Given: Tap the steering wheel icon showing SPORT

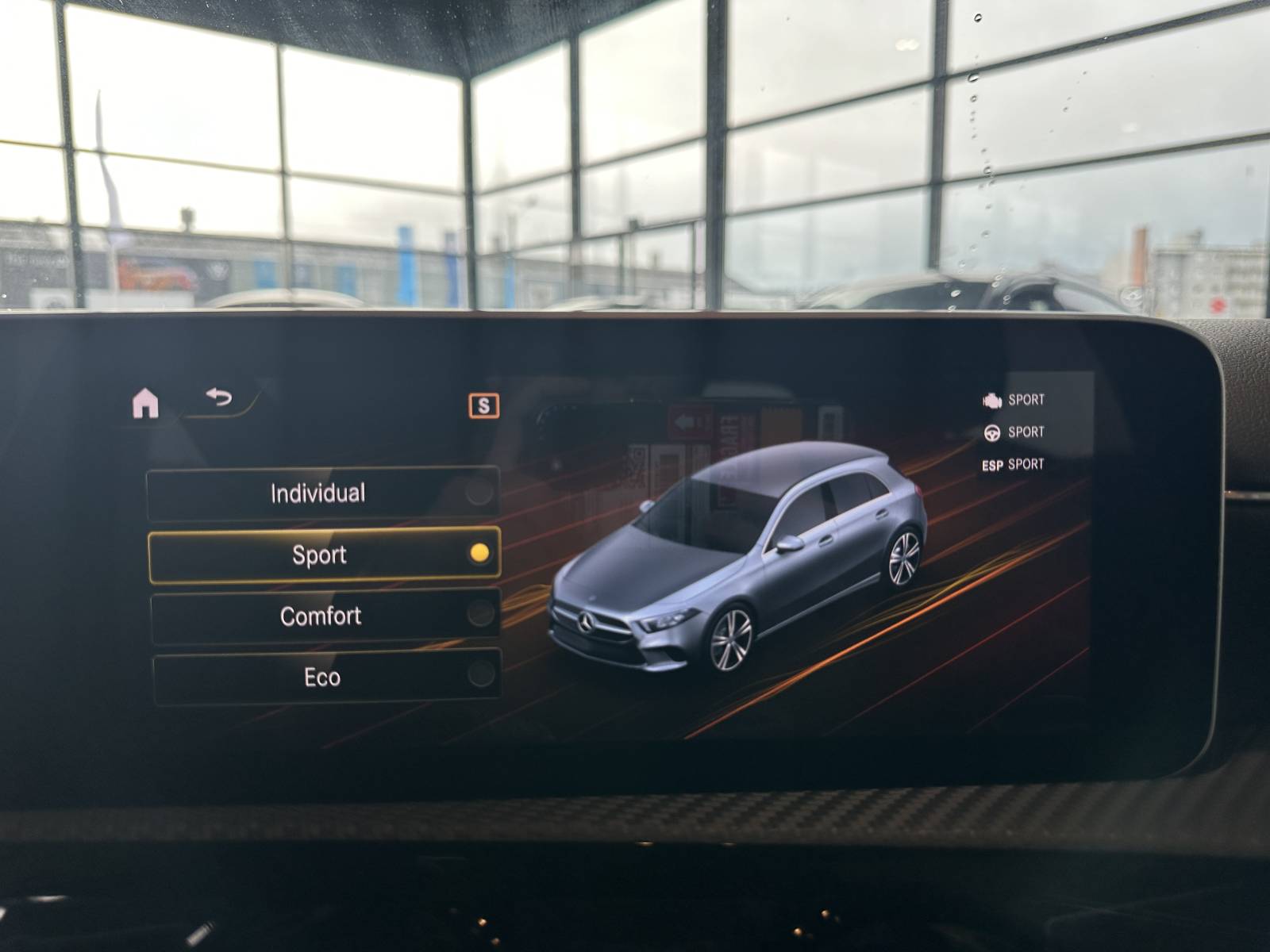Looking at the screenshot, I should [991, 432].
